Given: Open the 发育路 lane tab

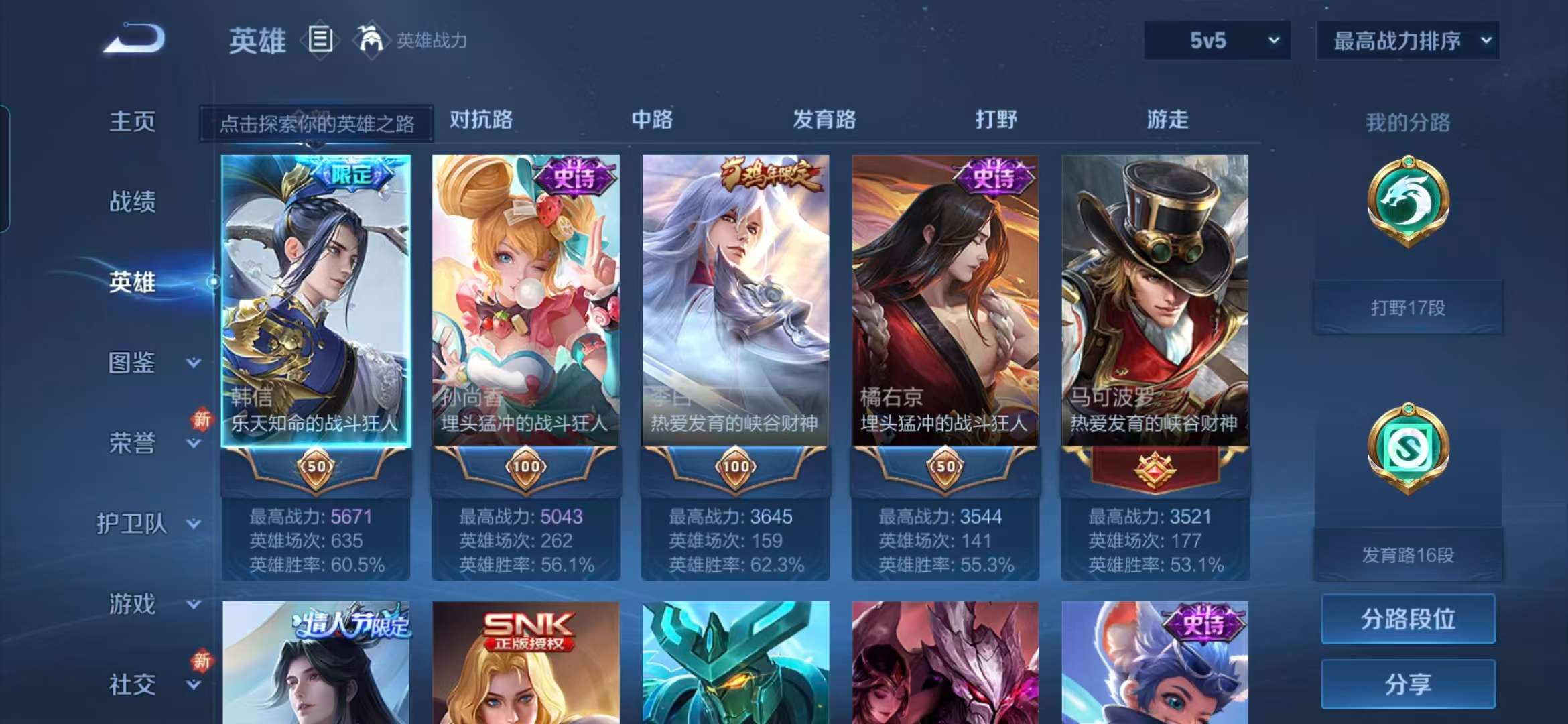Looking at the screenshot, I should (824, 121).
